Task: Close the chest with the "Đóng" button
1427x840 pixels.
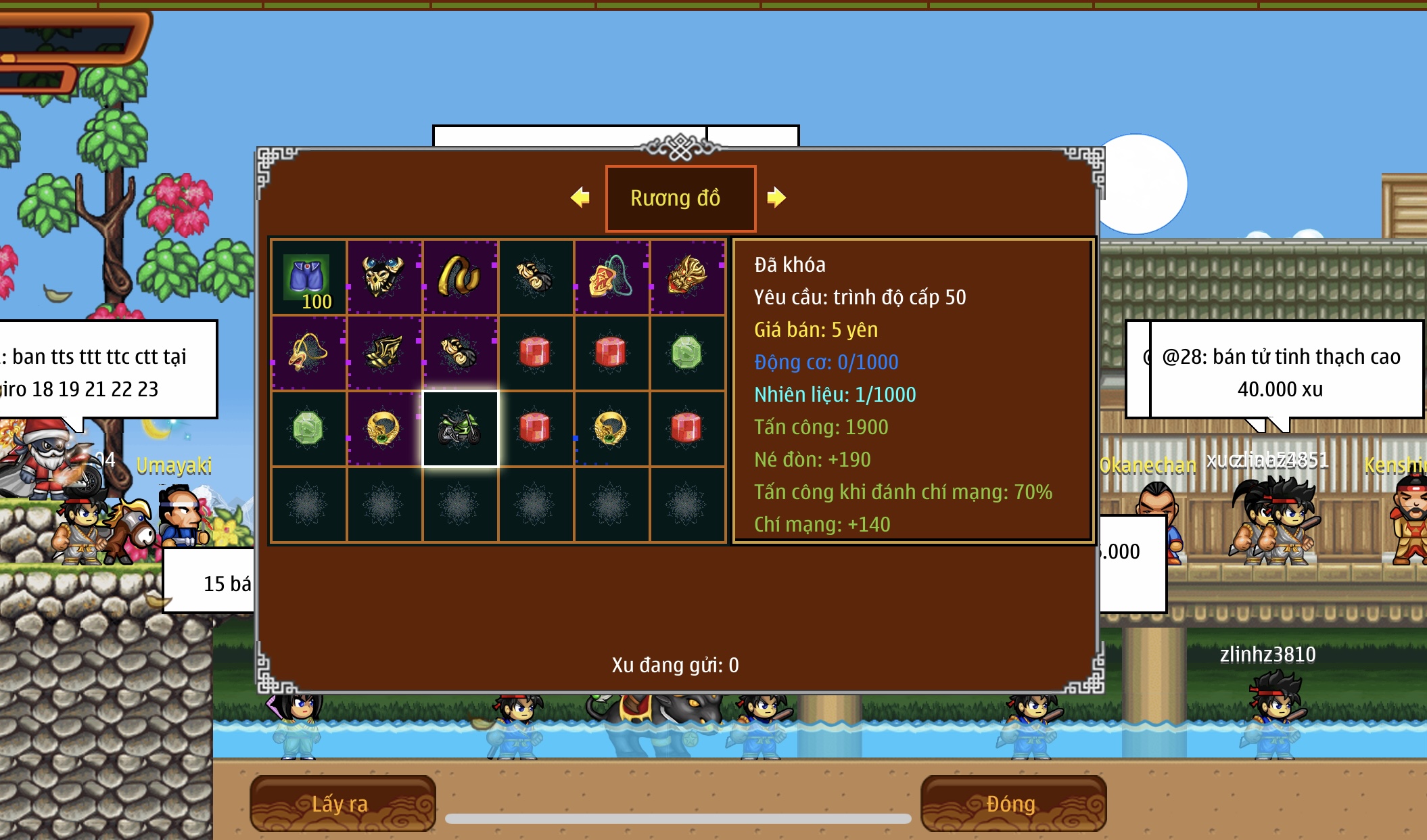Action: [x=1012, y=803]
